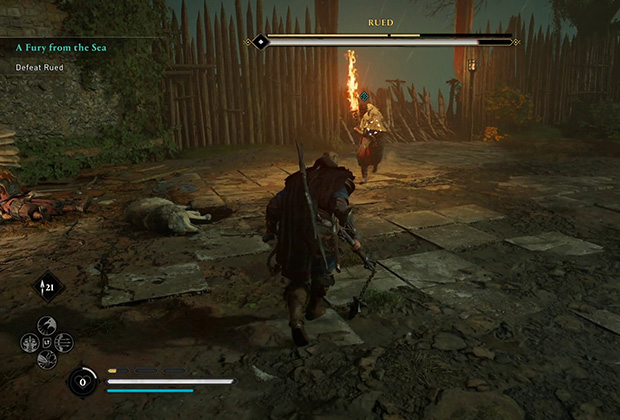Screen dimensions: 620x420
Task: Activate the top bird-head ability
Action: [46, 326]
